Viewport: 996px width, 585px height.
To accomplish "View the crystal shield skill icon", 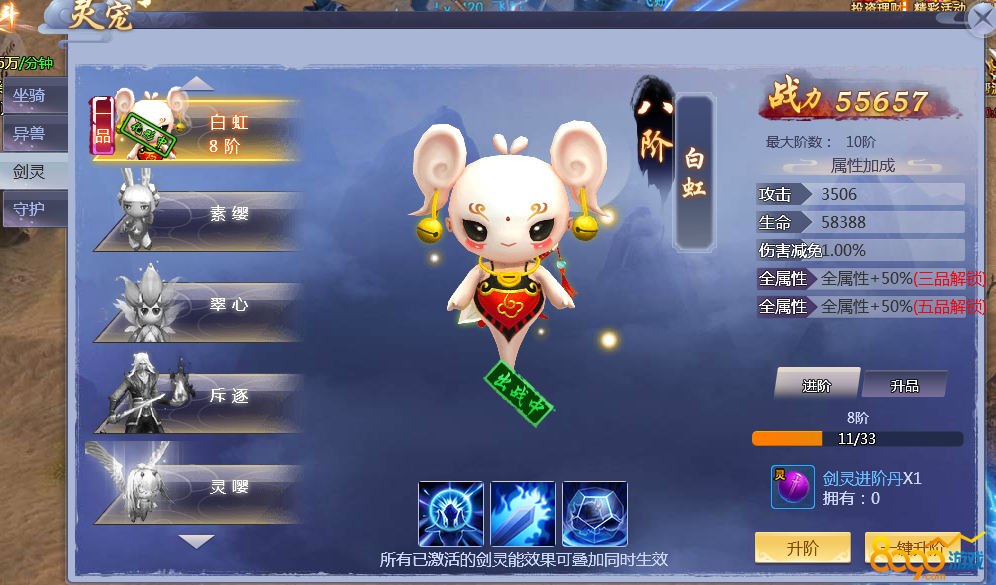I will pos(595,514).
